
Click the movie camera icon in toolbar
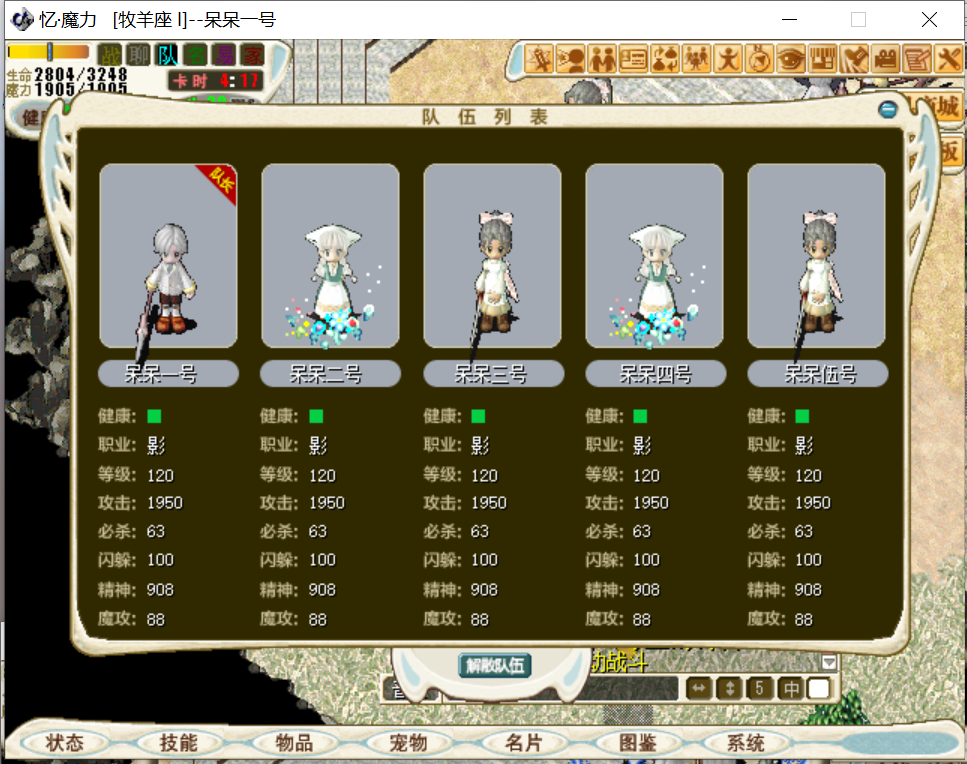point(884,59)
